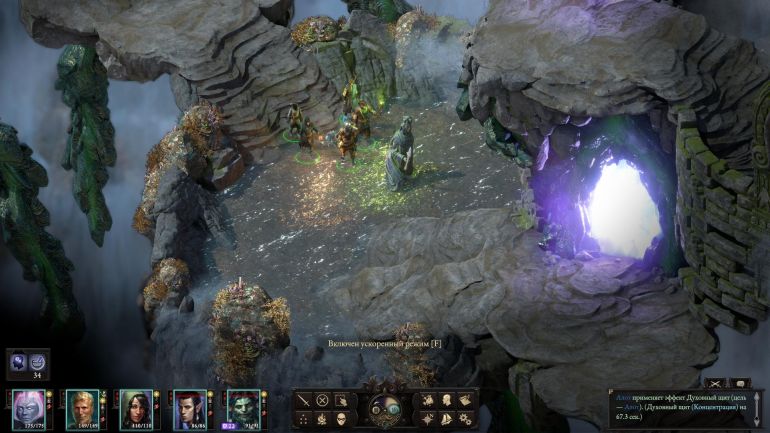Viewport: 770px width, 433px height.
Task: Select the dark-haired woman's party portrait
Action: pos(136,408)
